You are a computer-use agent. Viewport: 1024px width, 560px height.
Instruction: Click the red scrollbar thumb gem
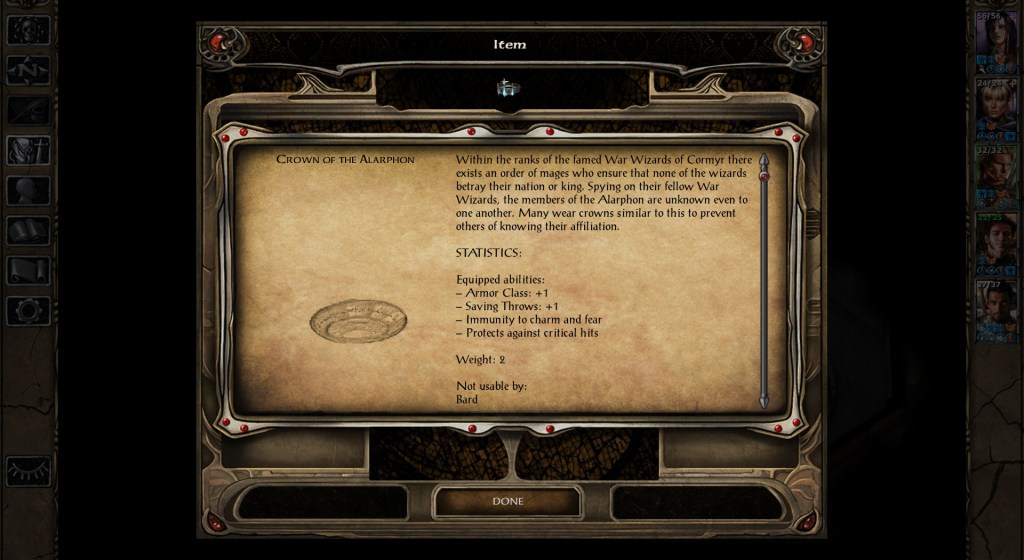(764, 176)
